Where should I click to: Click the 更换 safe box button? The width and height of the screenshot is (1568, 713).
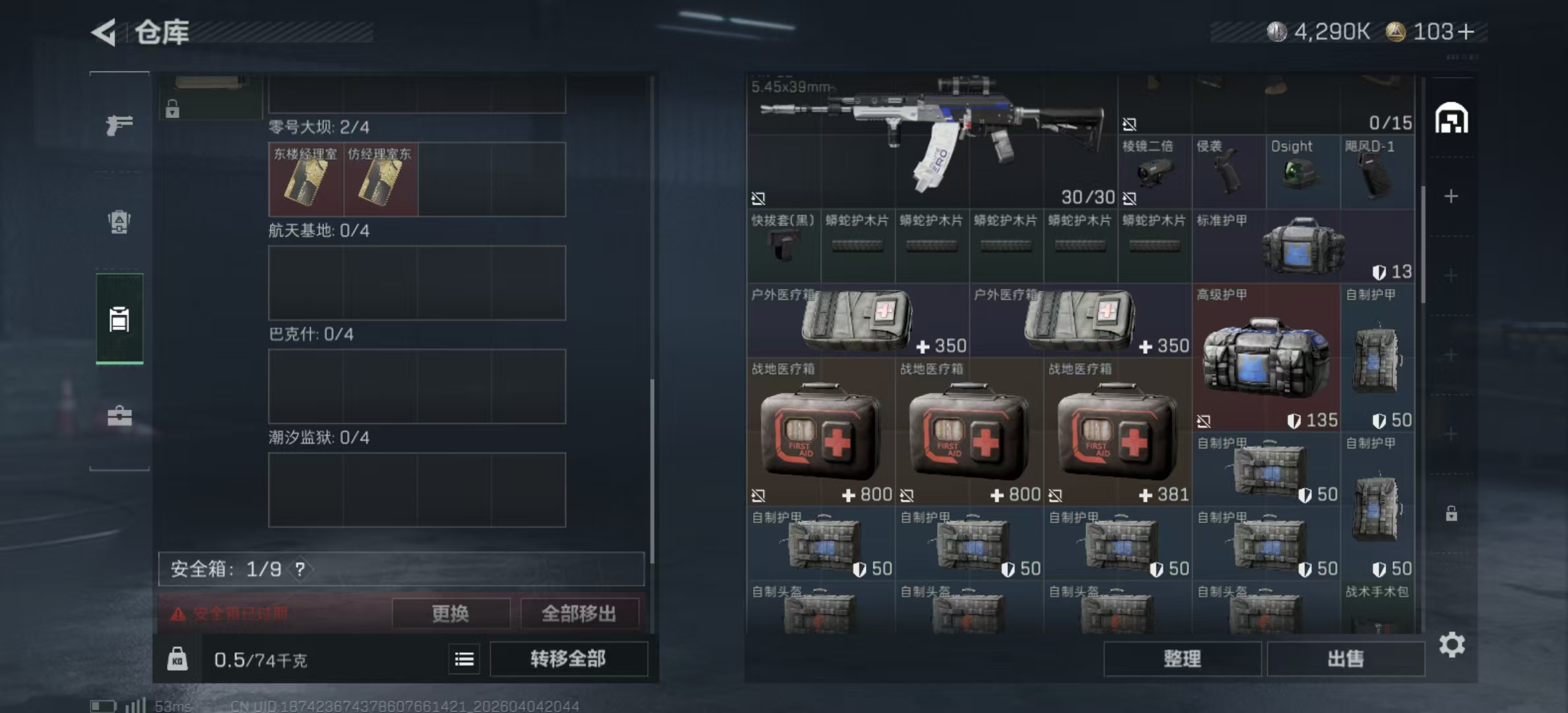(450, 613)
